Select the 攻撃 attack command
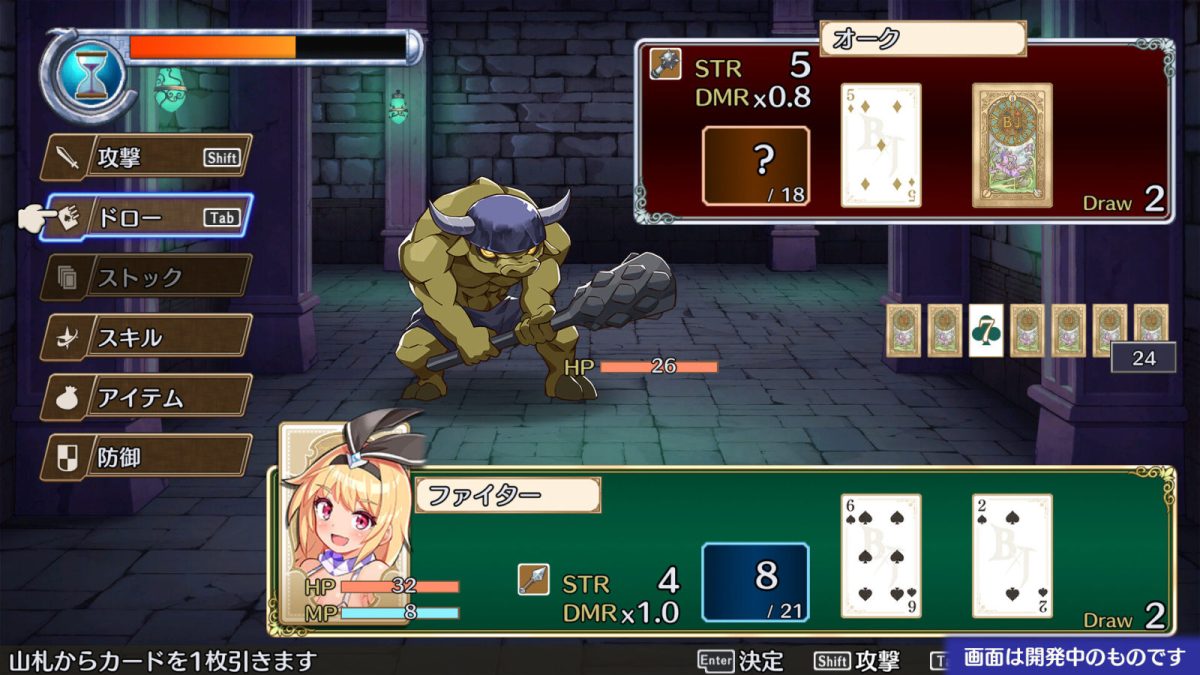The image size is (1200, 675). [146, 157]
